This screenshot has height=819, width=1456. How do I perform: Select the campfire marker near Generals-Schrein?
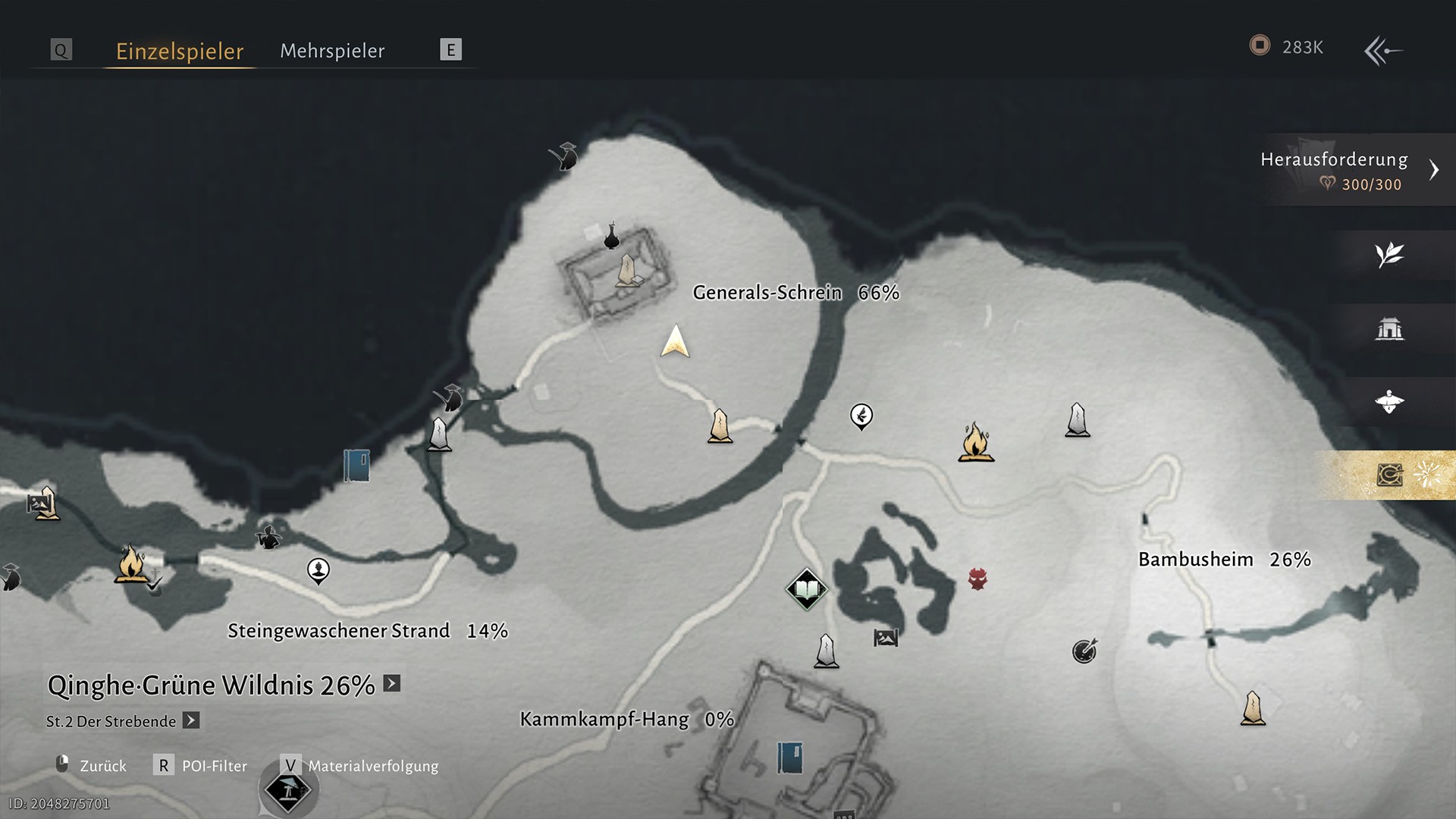[x=976, y=442]
